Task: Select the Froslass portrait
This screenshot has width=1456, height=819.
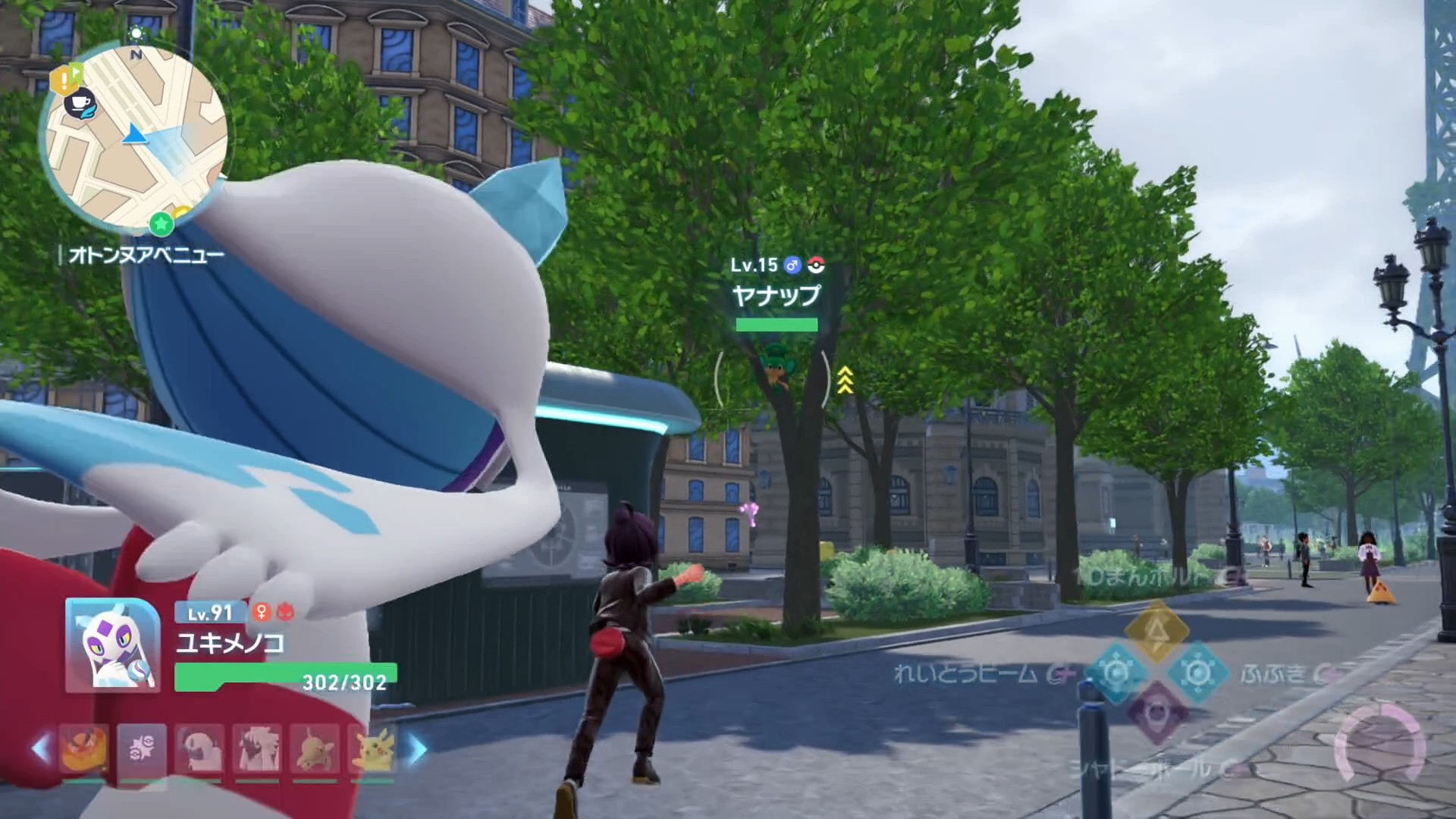Action: (x=112, y=645)
